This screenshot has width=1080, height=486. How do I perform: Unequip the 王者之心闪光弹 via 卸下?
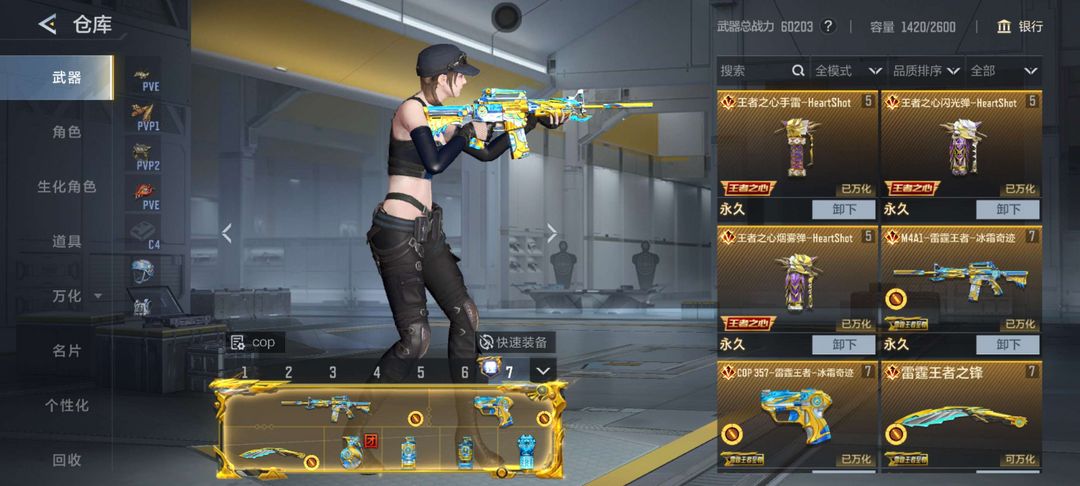tap(1007, 210)
